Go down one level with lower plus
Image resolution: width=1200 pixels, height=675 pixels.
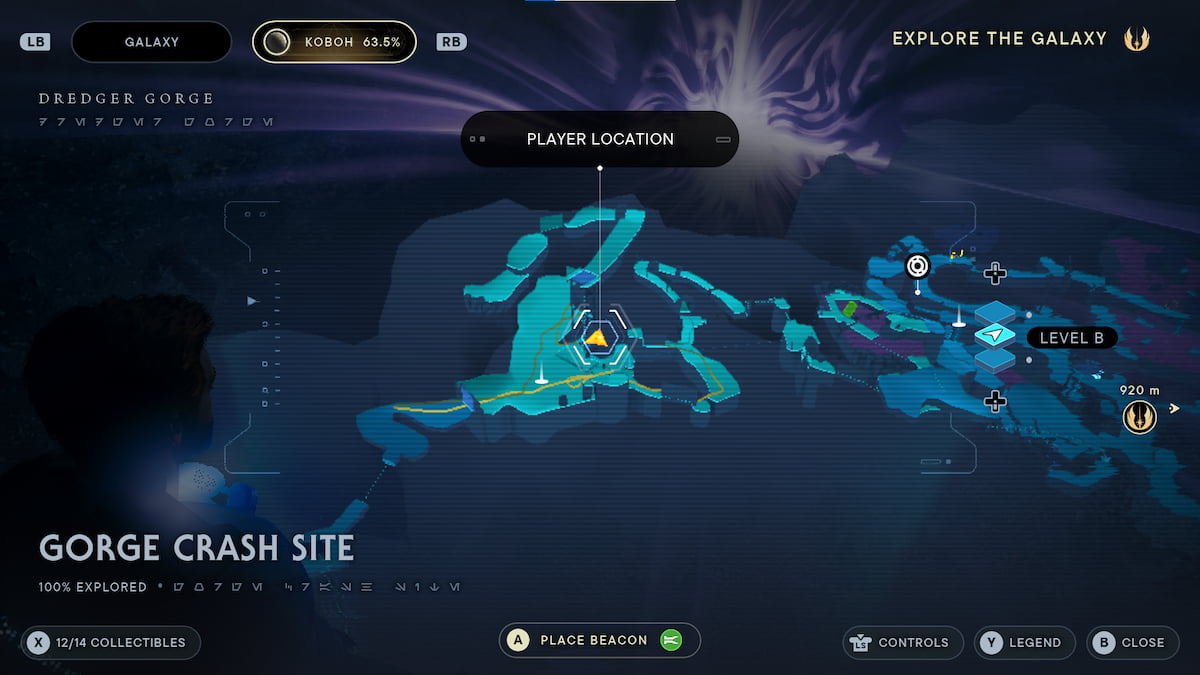click(x=994, y=401)
